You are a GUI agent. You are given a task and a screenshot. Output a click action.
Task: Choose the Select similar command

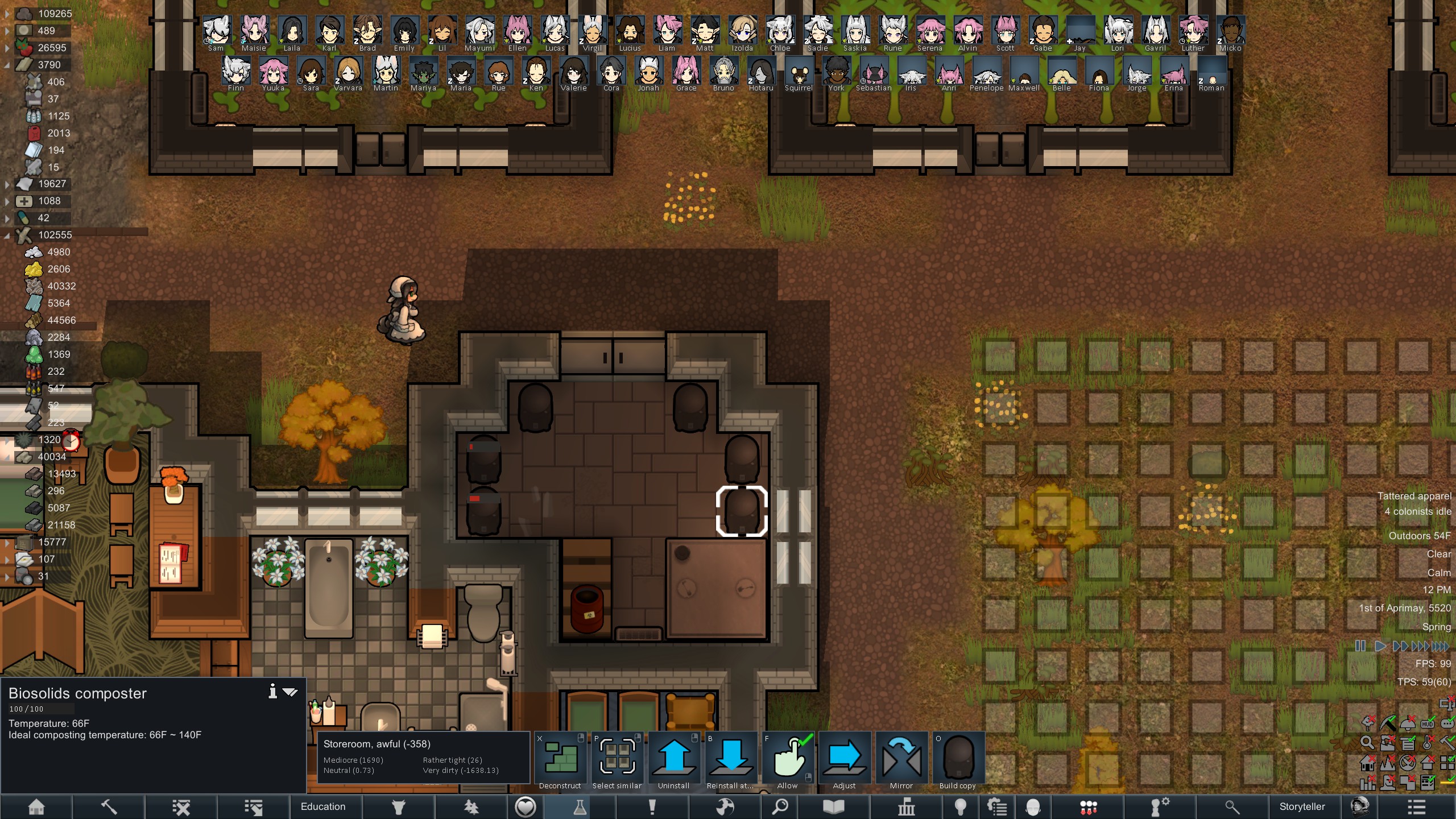coord(617,760)
